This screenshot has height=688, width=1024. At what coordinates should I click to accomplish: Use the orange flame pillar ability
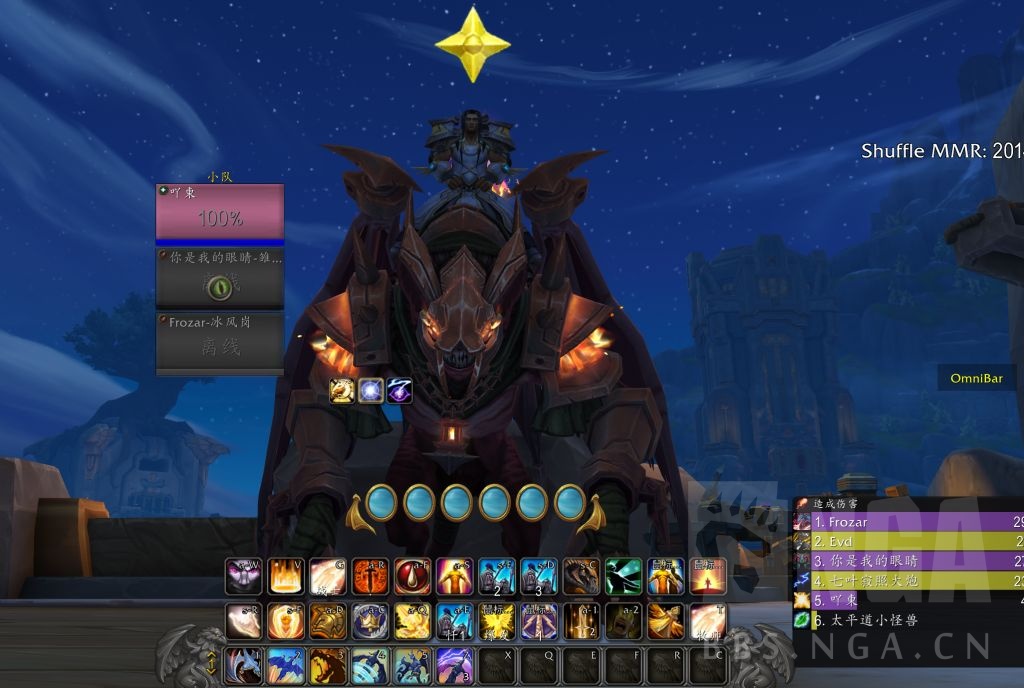(286, 577)
